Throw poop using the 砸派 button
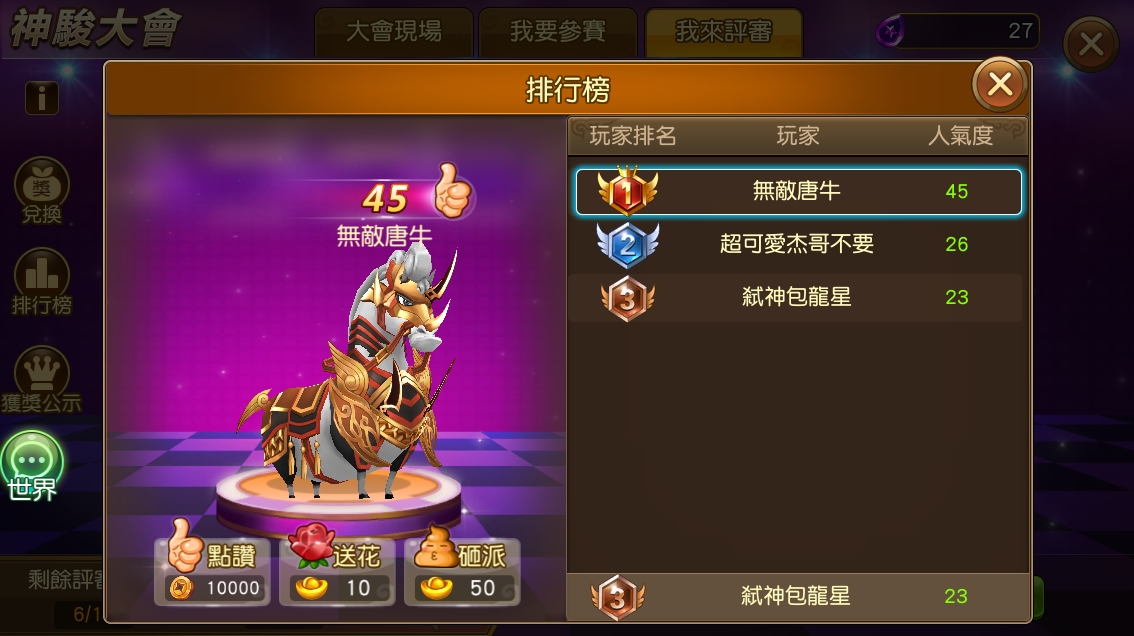 click(x=461, y=572)
